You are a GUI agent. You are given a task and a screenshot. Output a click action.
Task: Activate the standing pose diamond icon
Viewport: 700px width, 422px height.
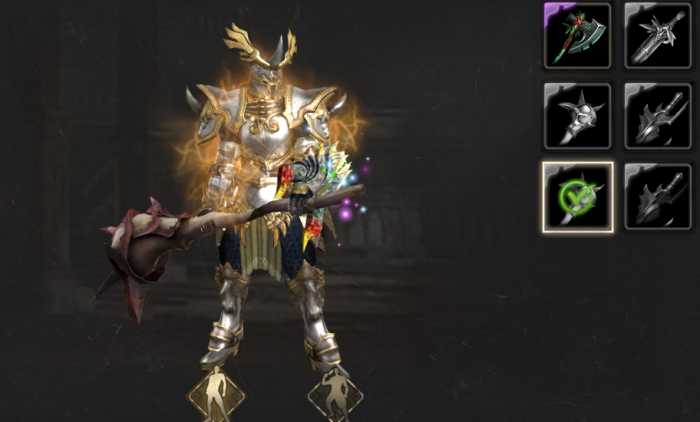click(x=216, y=394)
